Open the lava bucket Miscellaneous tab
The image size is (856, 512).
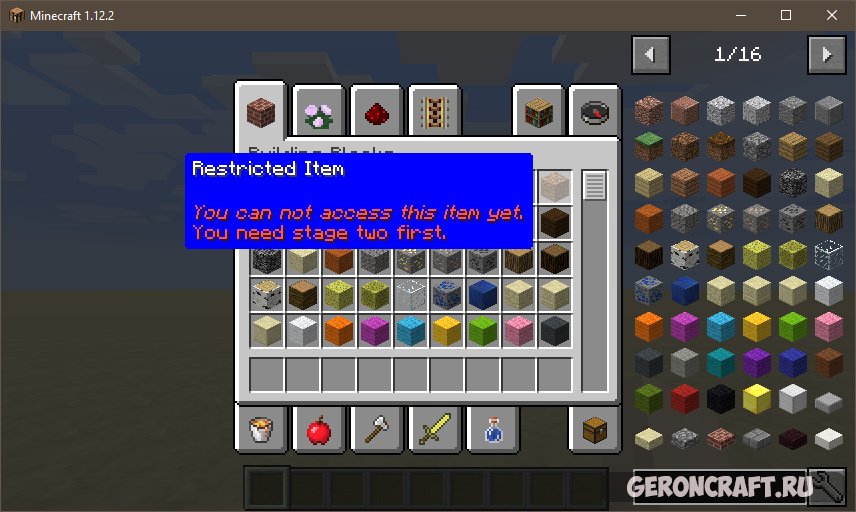click(263, 430)
